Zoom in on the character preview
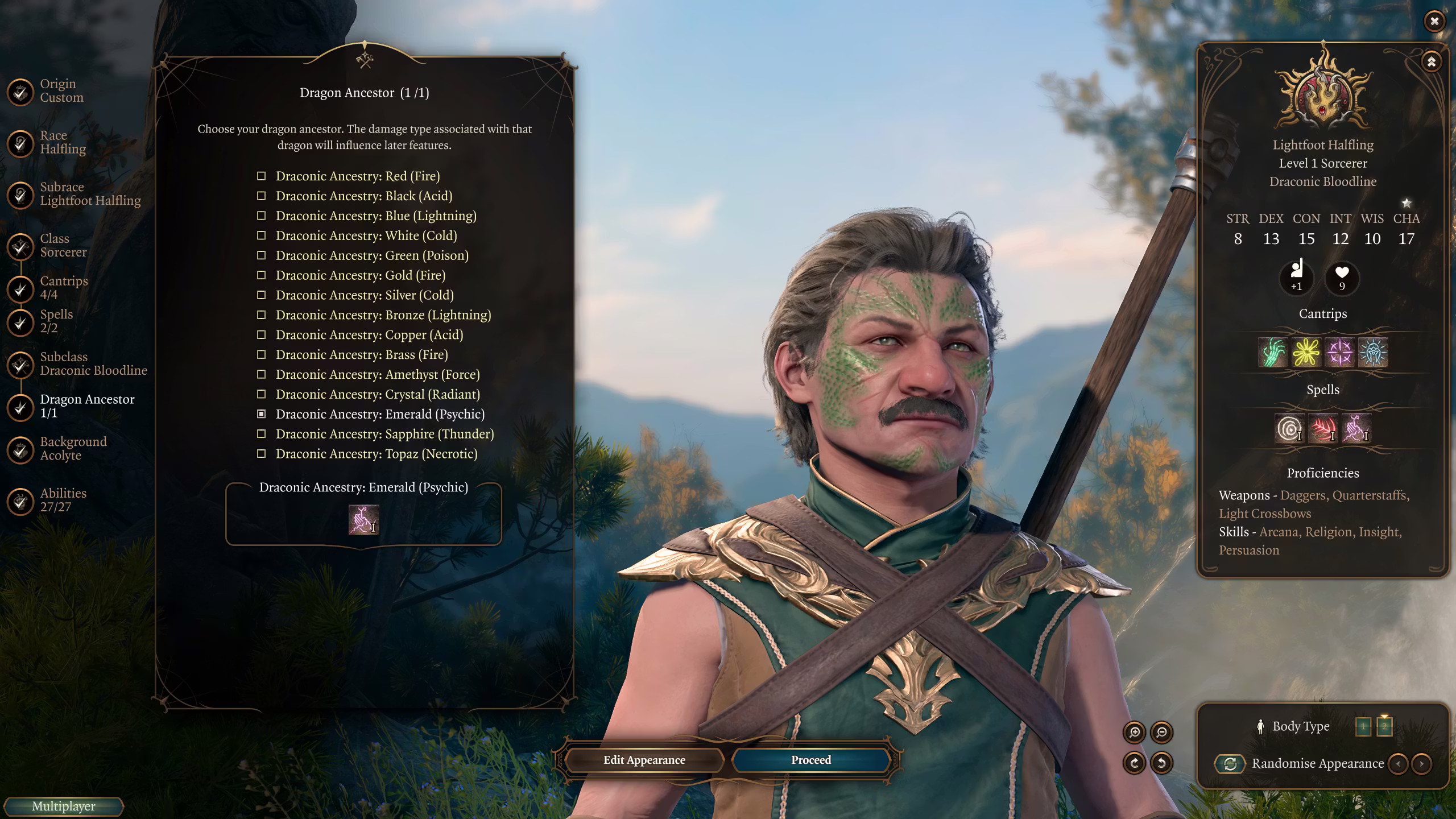Image resolution: width=1456 pixels, height=819 pixels. point(1134,733)
